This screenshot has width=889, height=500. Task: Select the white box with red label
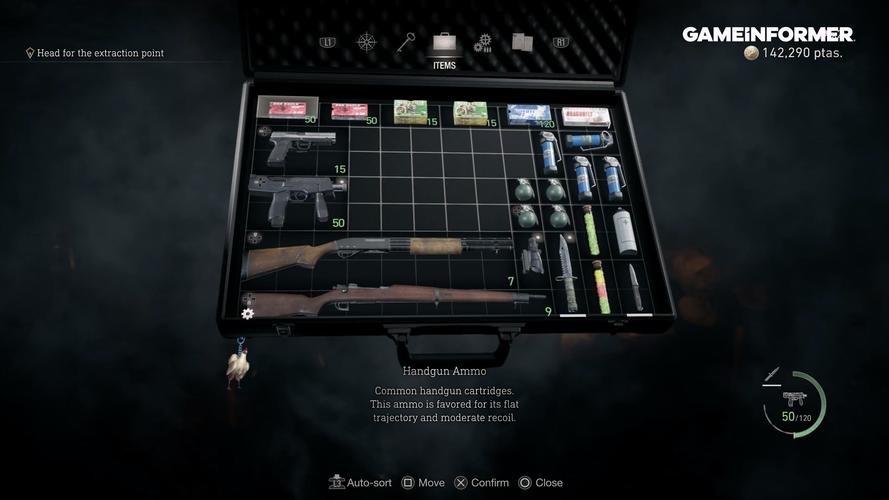[586, 116]
